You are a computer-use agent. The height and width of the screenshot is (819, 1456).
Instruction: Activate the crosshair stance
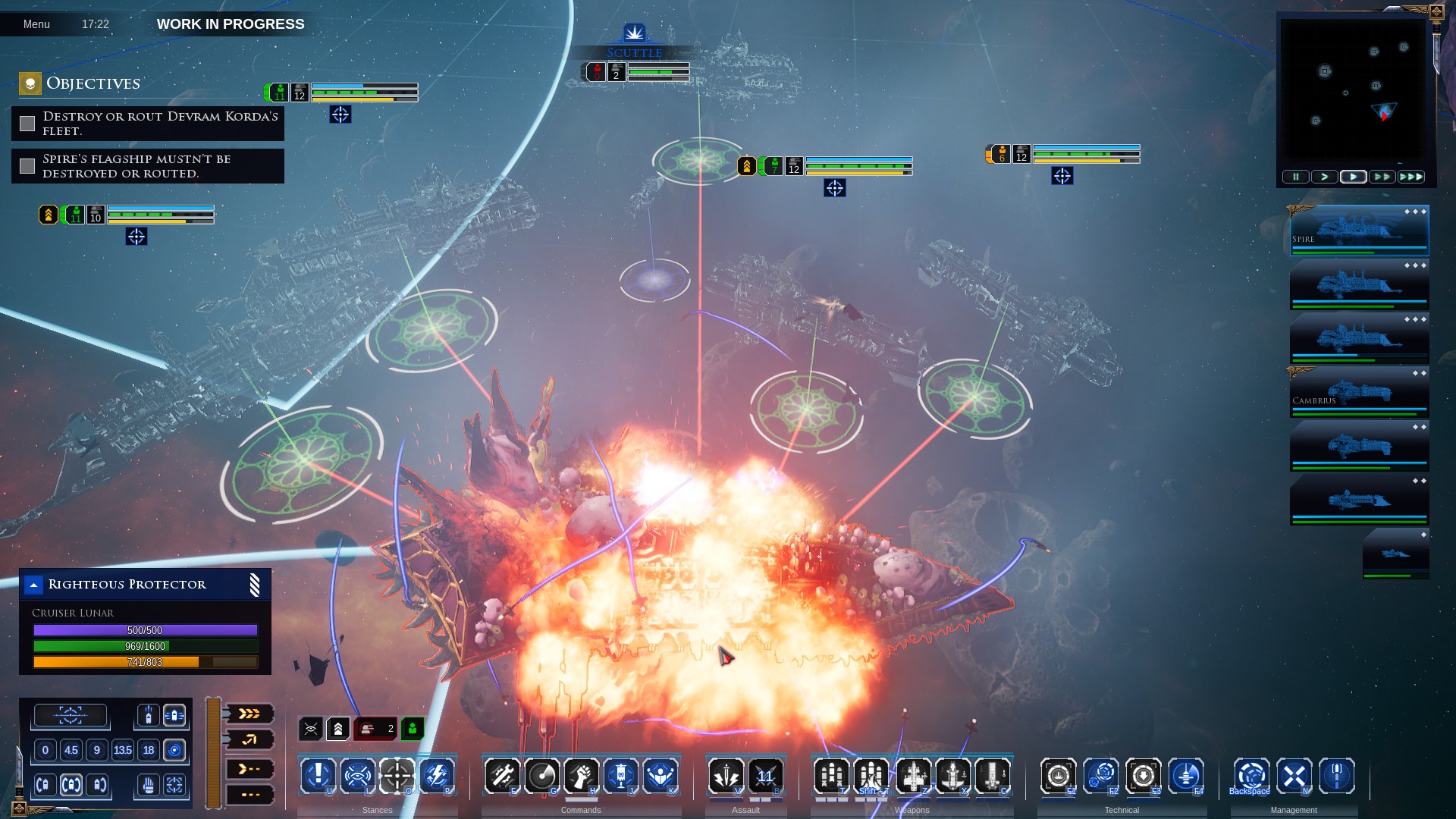click(x=397, y=776)
